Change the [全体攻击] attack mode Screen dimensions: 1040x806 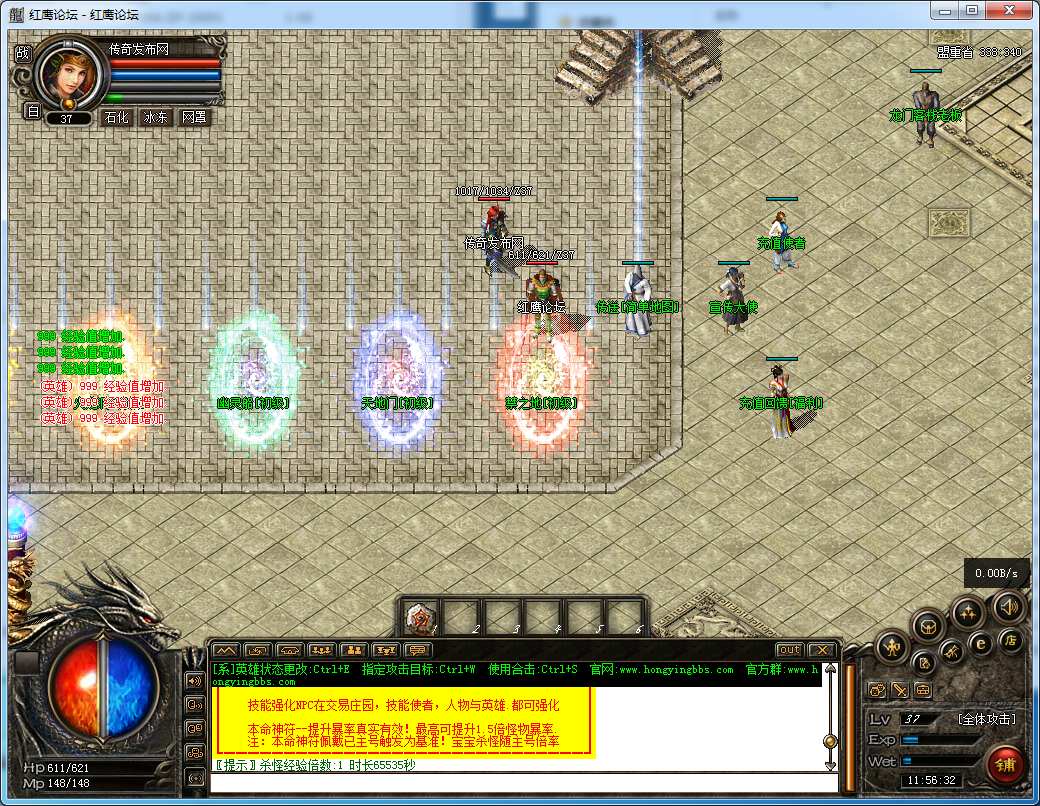[x=986, y=719]
